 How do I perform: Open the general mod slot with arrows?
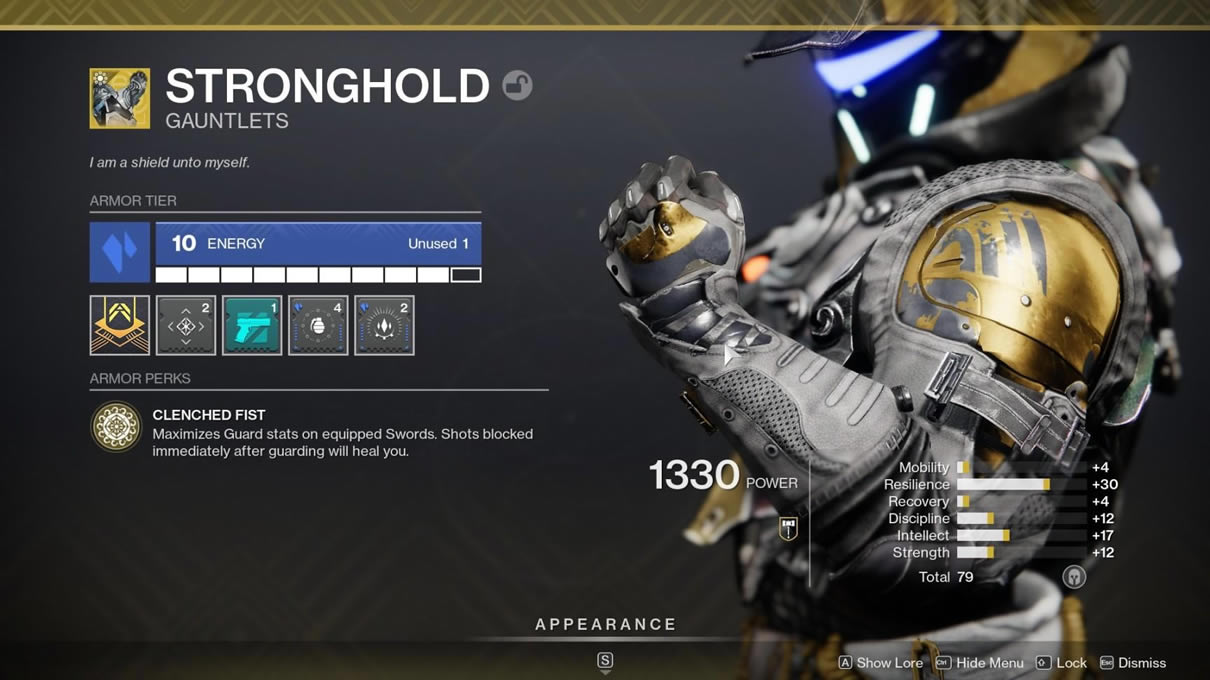[x=186, y=325]
